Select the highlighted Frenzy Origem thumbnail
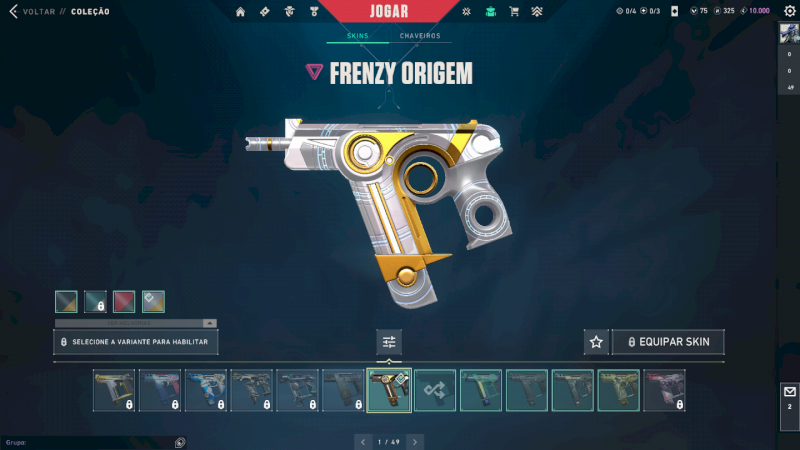 (389, 390)
